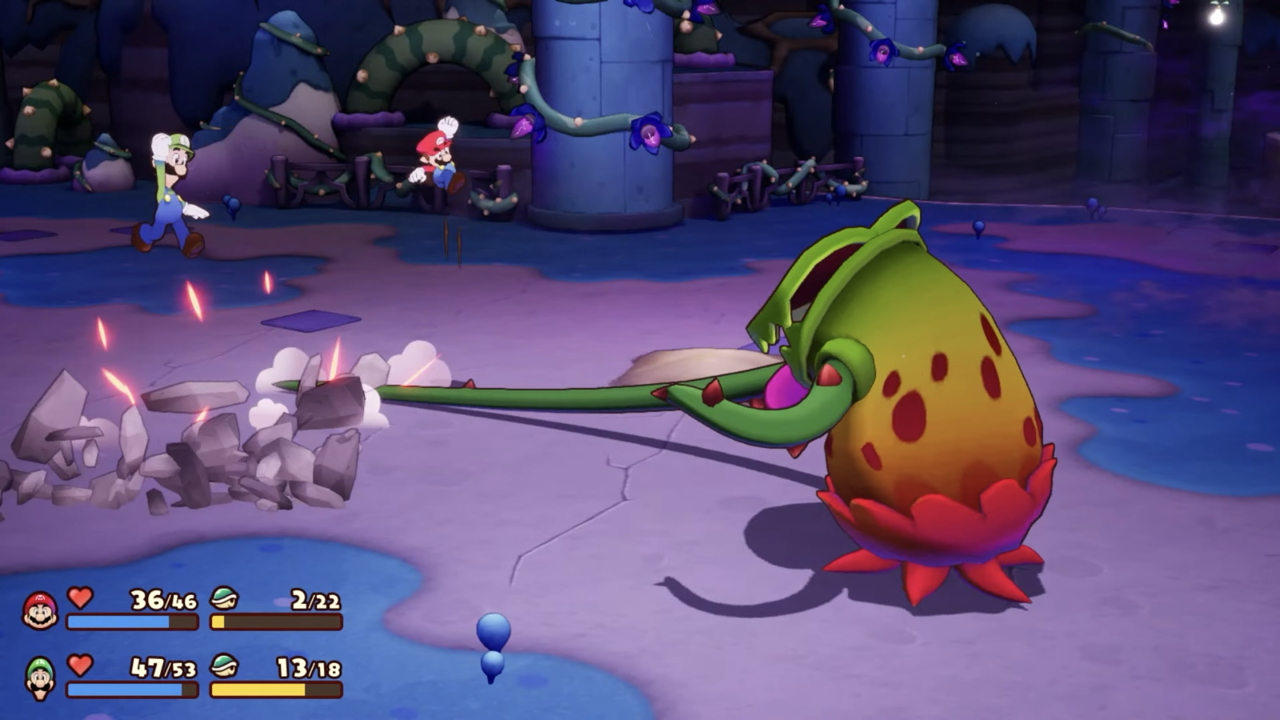Select Luigi's portrait icon
Viewport: 1280px width, 720px height.
pos(40,678)
